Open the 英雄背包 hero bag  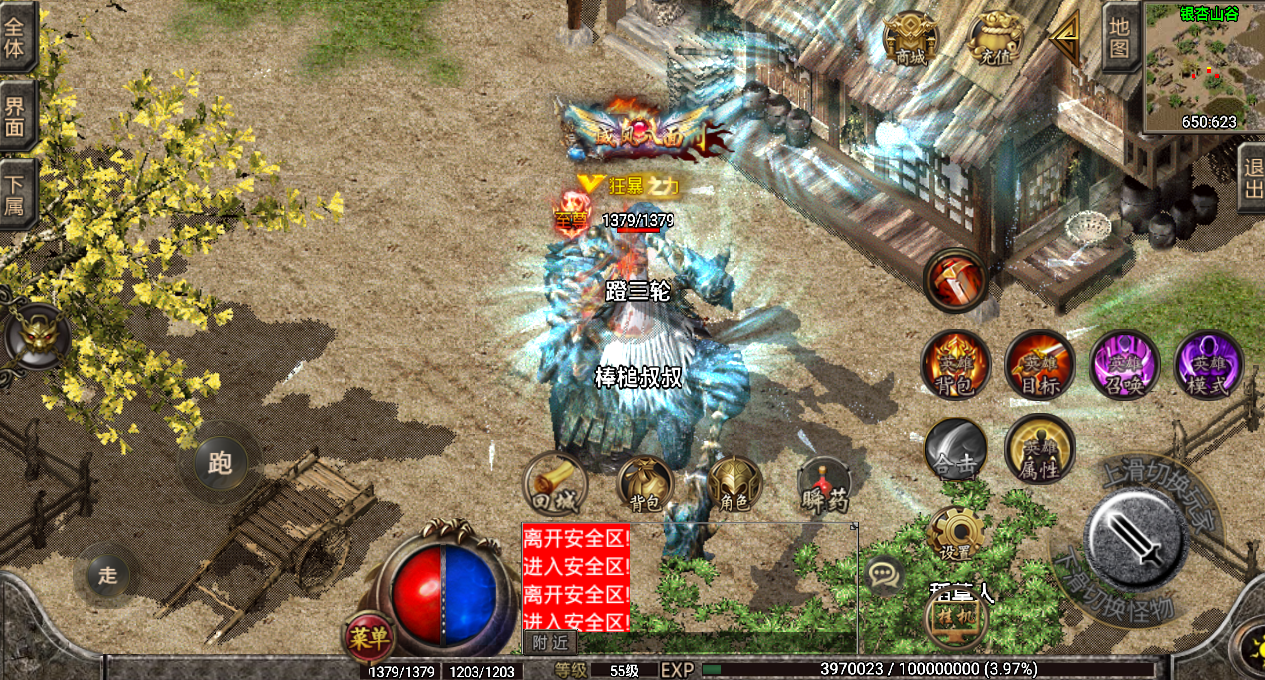955,364
